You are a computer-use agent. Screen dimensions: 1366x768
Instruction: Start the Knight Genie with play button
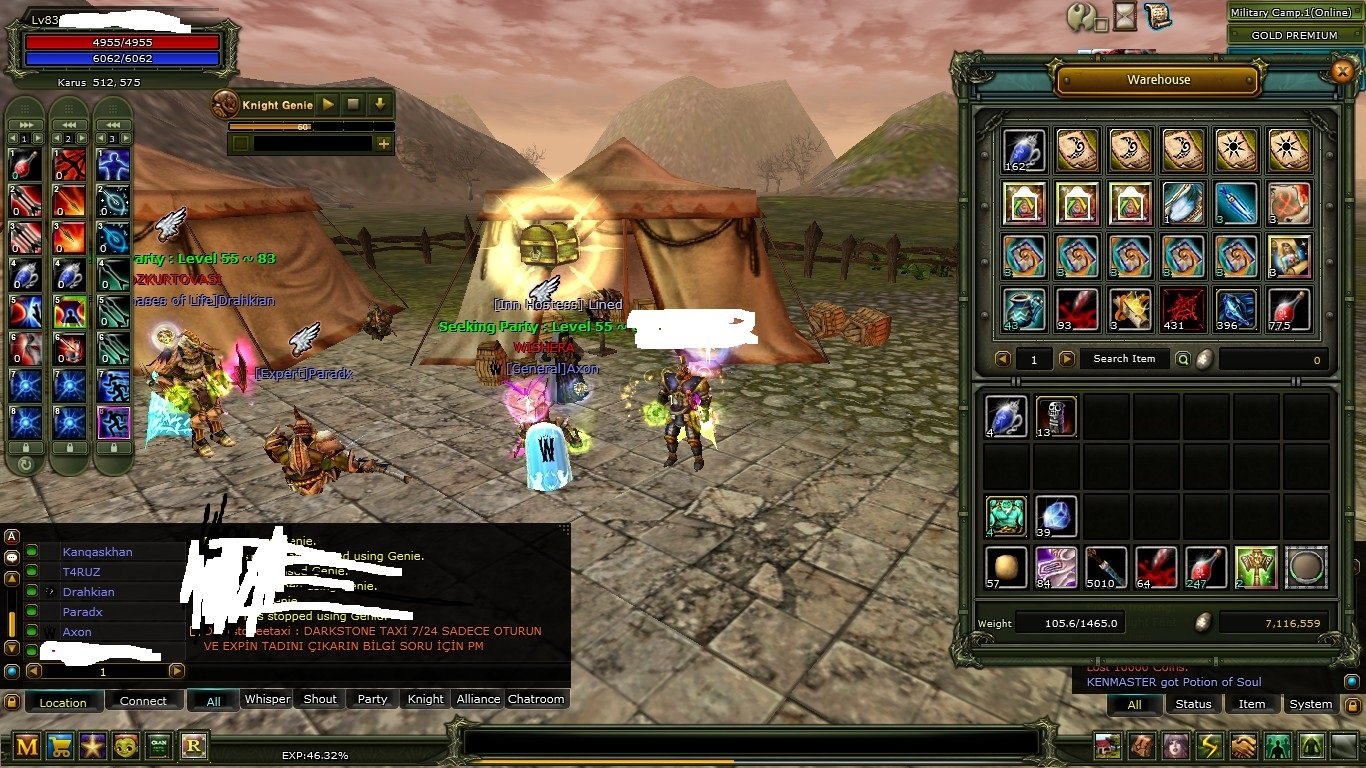[x=327, y=104]
